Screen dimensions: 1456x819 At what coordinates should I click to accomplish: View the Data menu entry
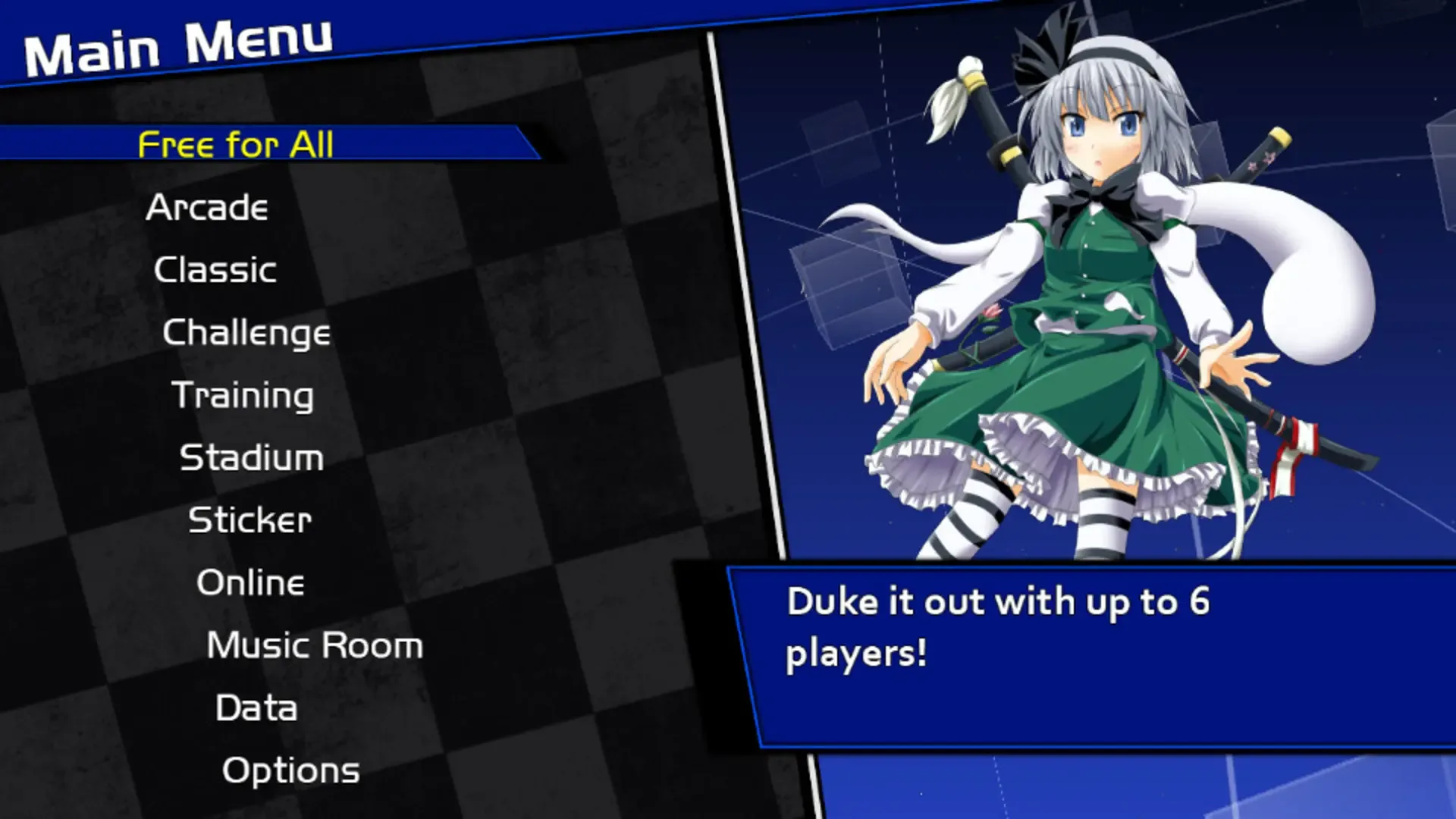pyautogui.click(x=256, y=708)
